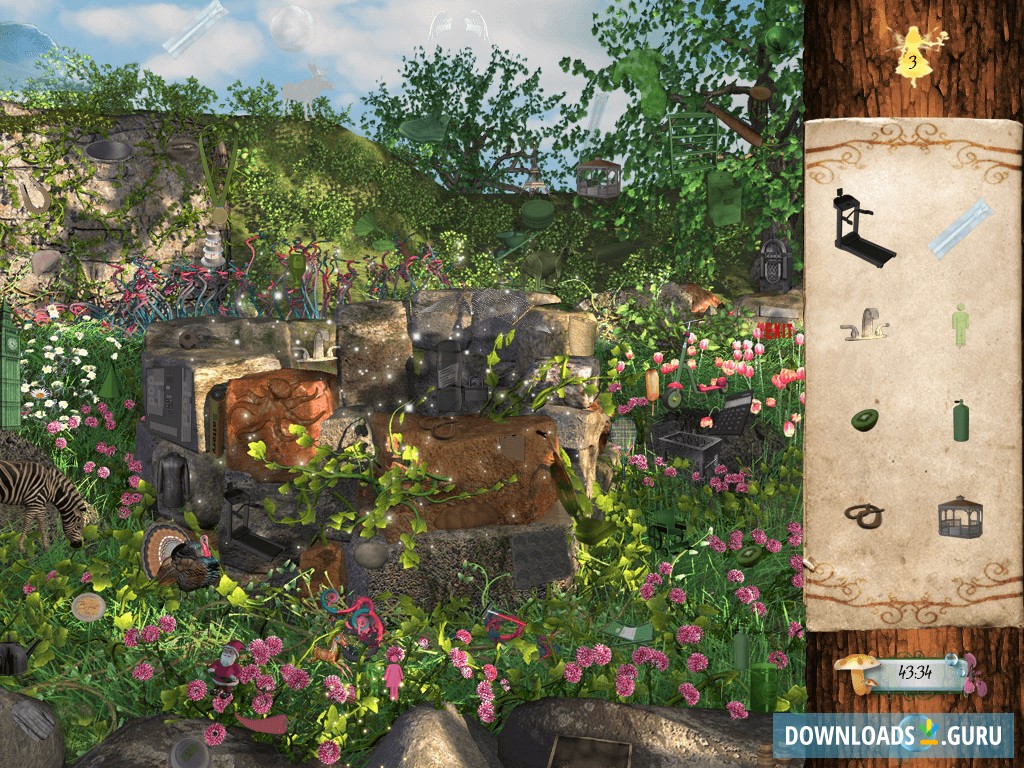Click the kiwi slice list item
Viewport: 1024px width, 768px height.
coord(864,420)
